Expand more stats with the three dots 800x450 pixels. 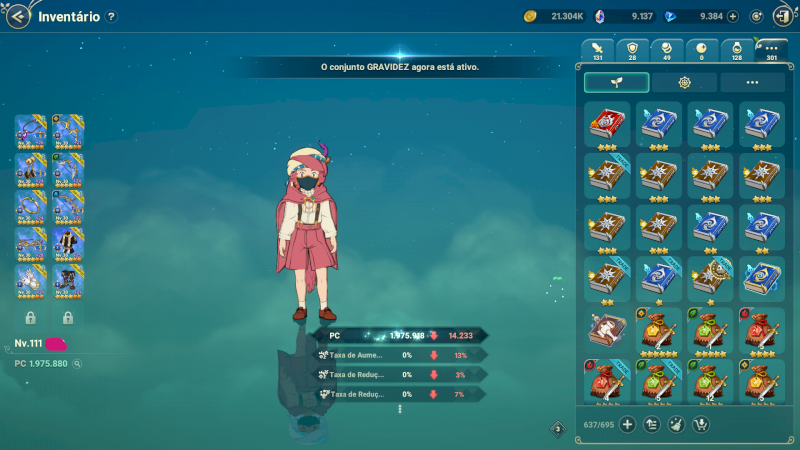399,408
